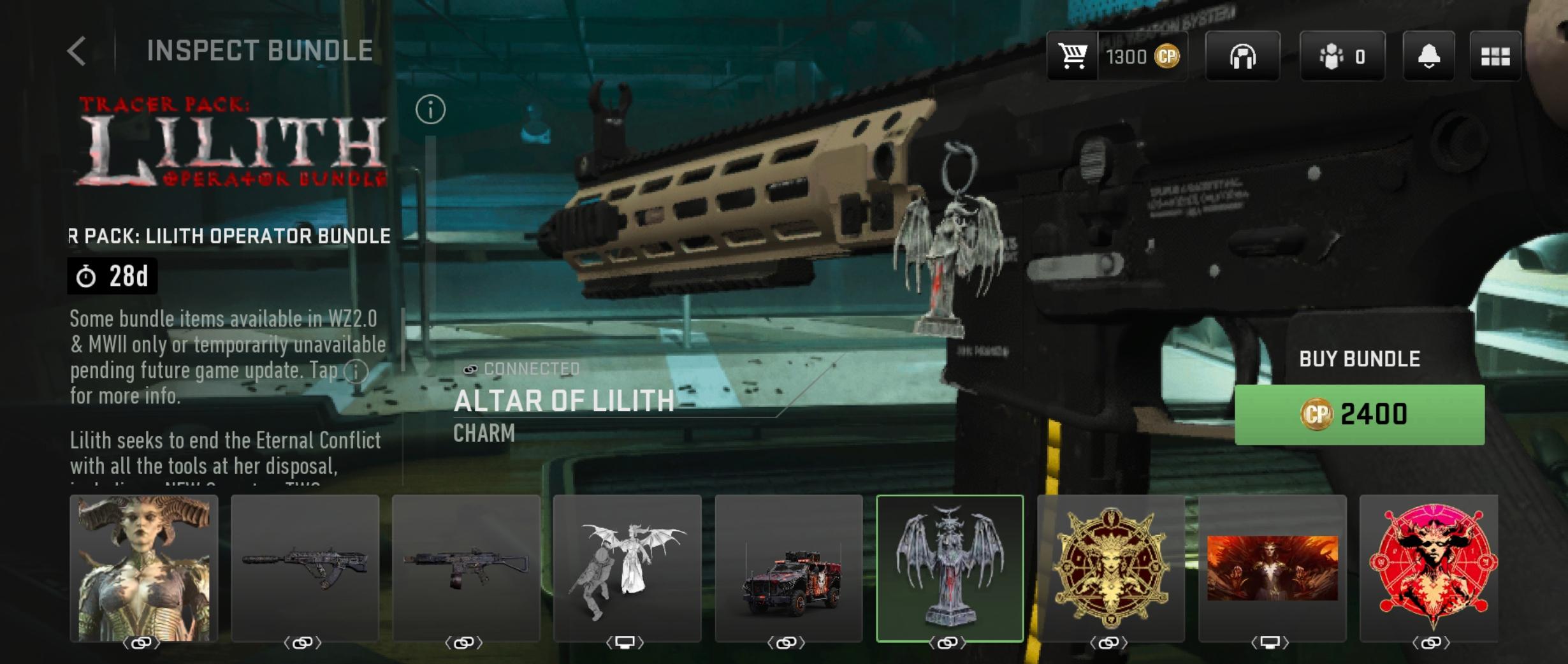Select the suppressed assault rifle blueprint thumbnail
This screenshot has height=664, width=1568.
305,568
